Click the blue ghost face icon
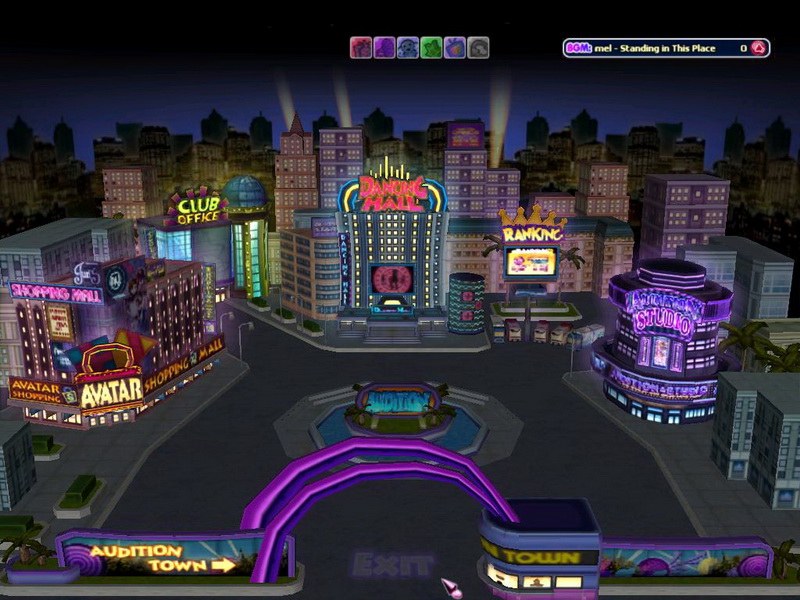The image size is (800, 600). (x=408, y=48)
